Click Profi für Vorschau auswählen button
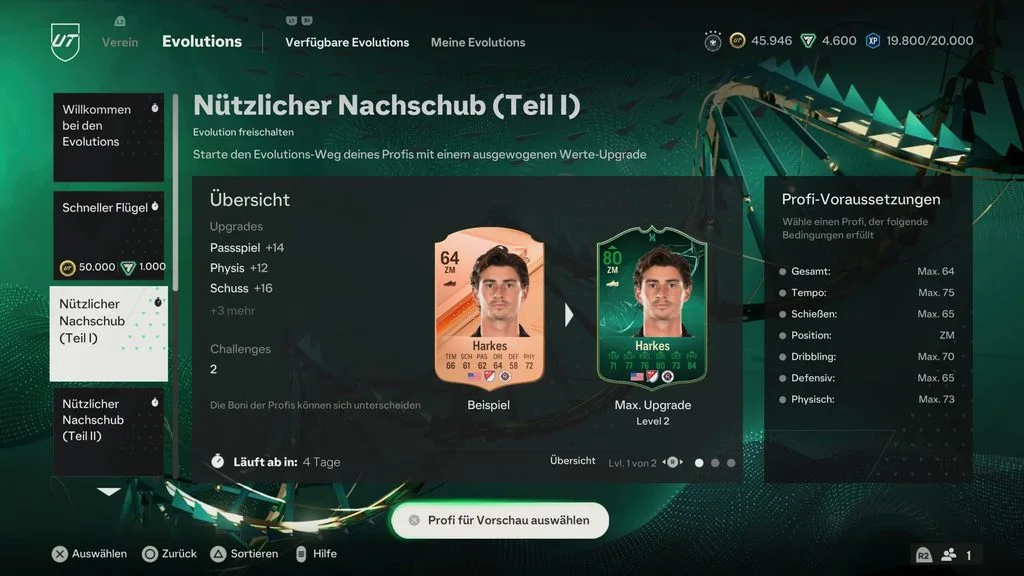The width and height of the screenshot is (1024, 576). tap(499, 520)
